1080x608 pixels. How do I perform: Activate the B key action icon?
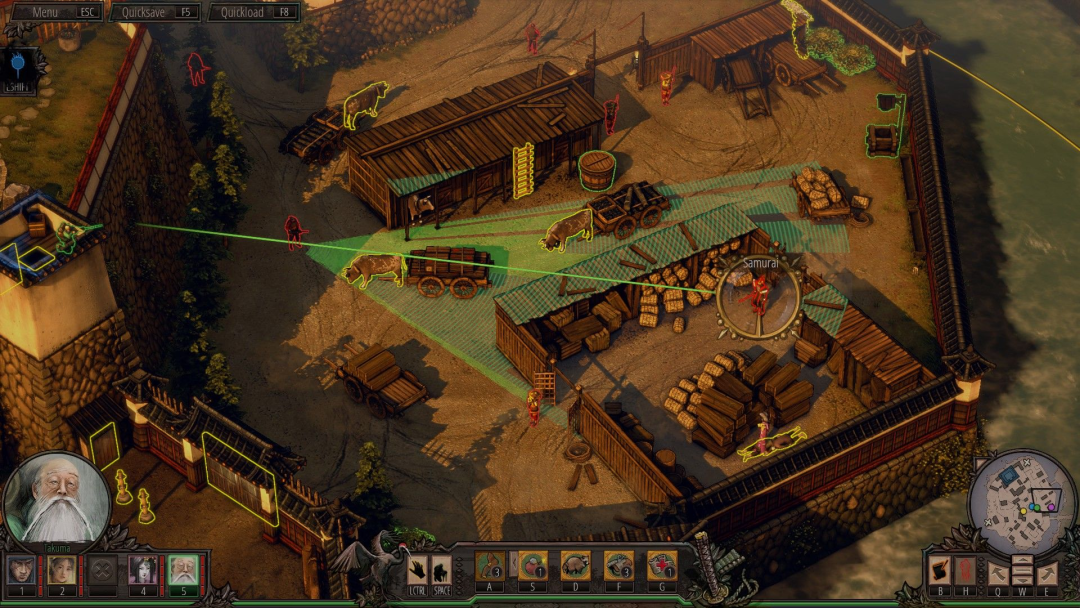939,571
